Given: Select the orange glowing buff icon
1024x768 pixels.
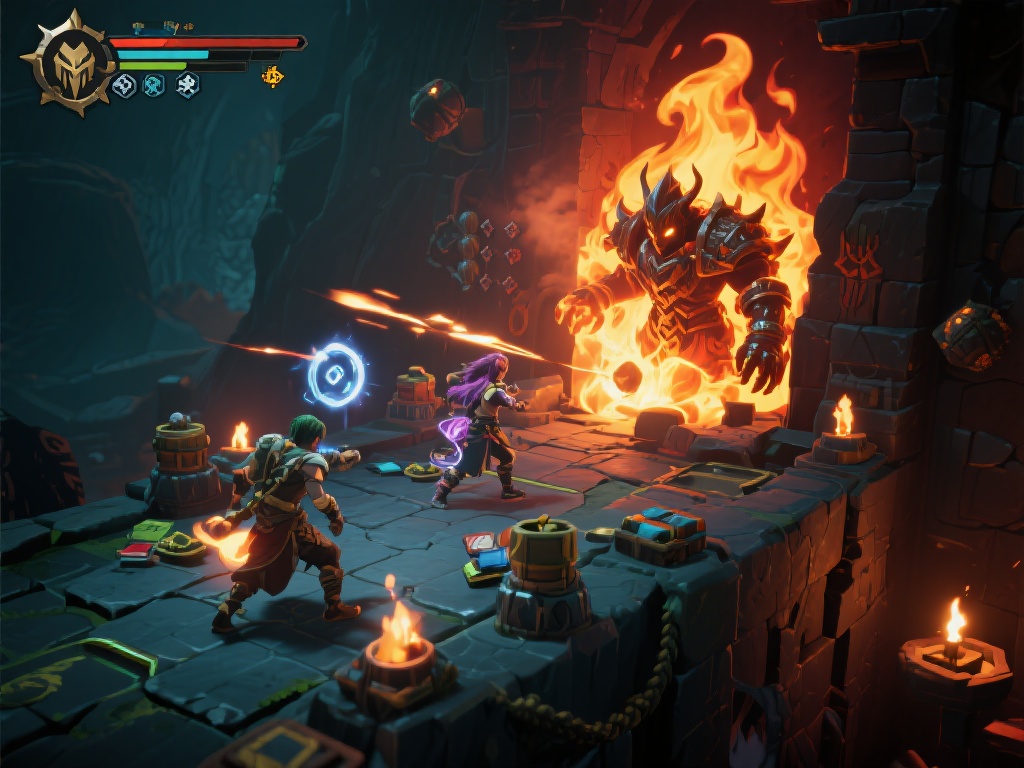Looking at the screenshot, I should click(272, 75).
